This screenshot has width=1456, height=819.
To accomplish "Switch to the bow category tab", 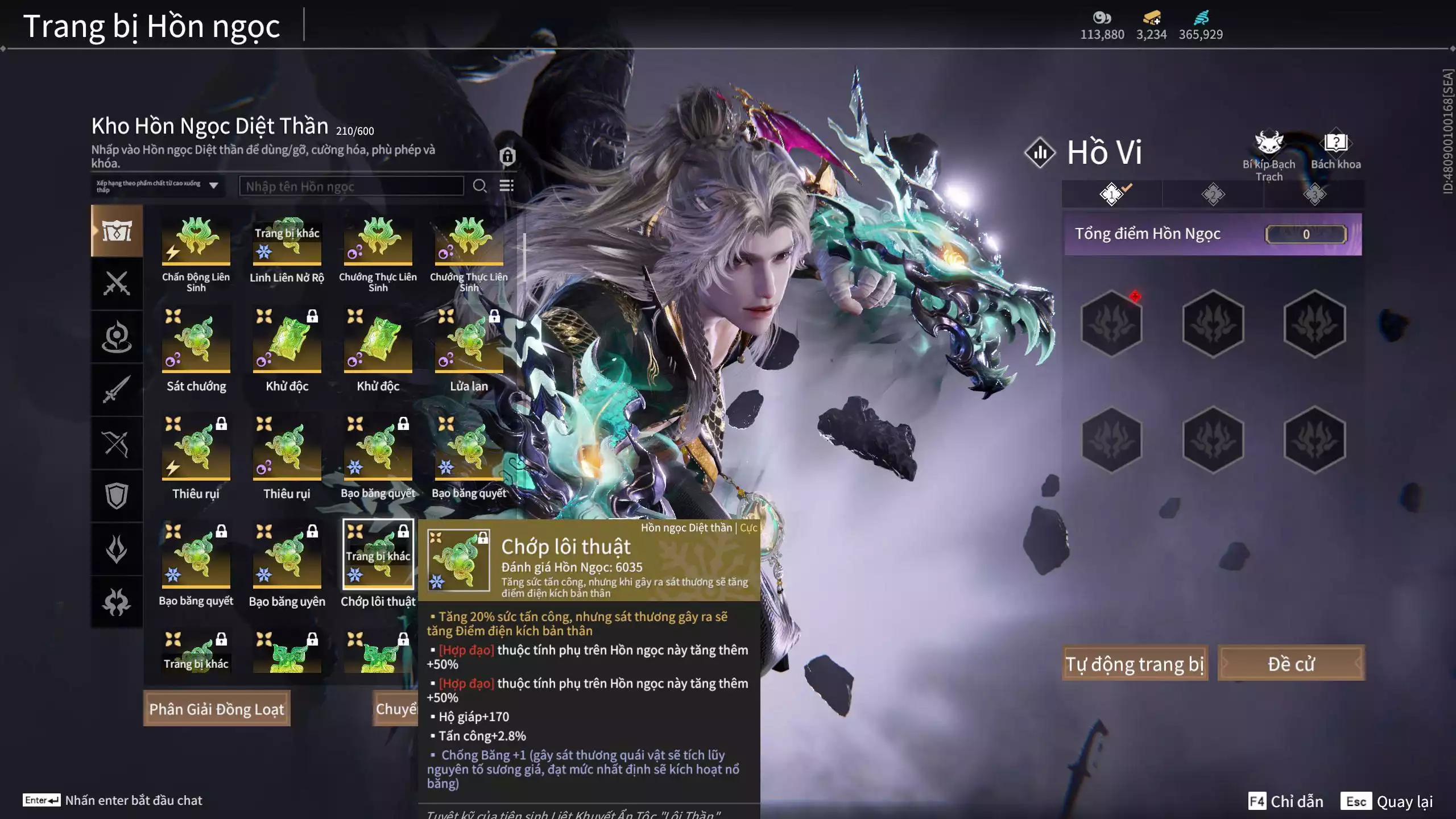I will 117,443.
